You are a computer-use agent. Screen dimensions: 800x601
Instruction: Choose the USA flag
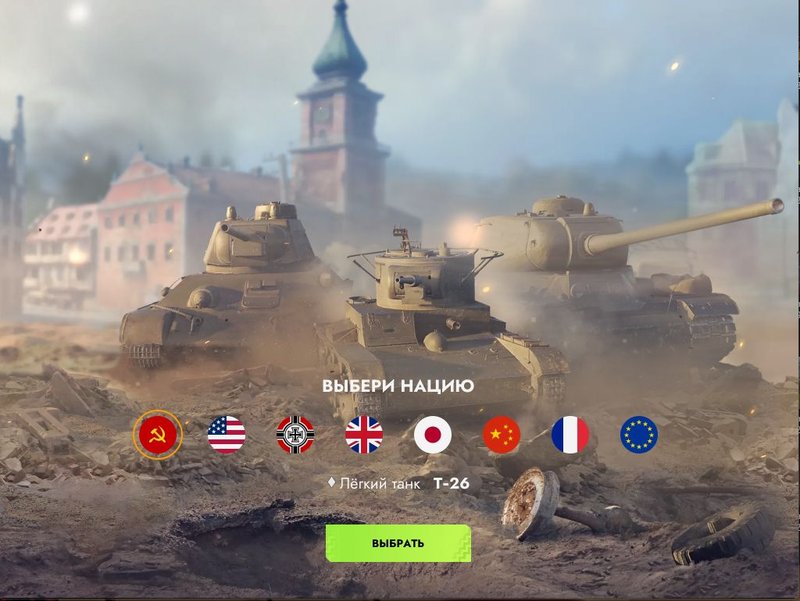226,435
